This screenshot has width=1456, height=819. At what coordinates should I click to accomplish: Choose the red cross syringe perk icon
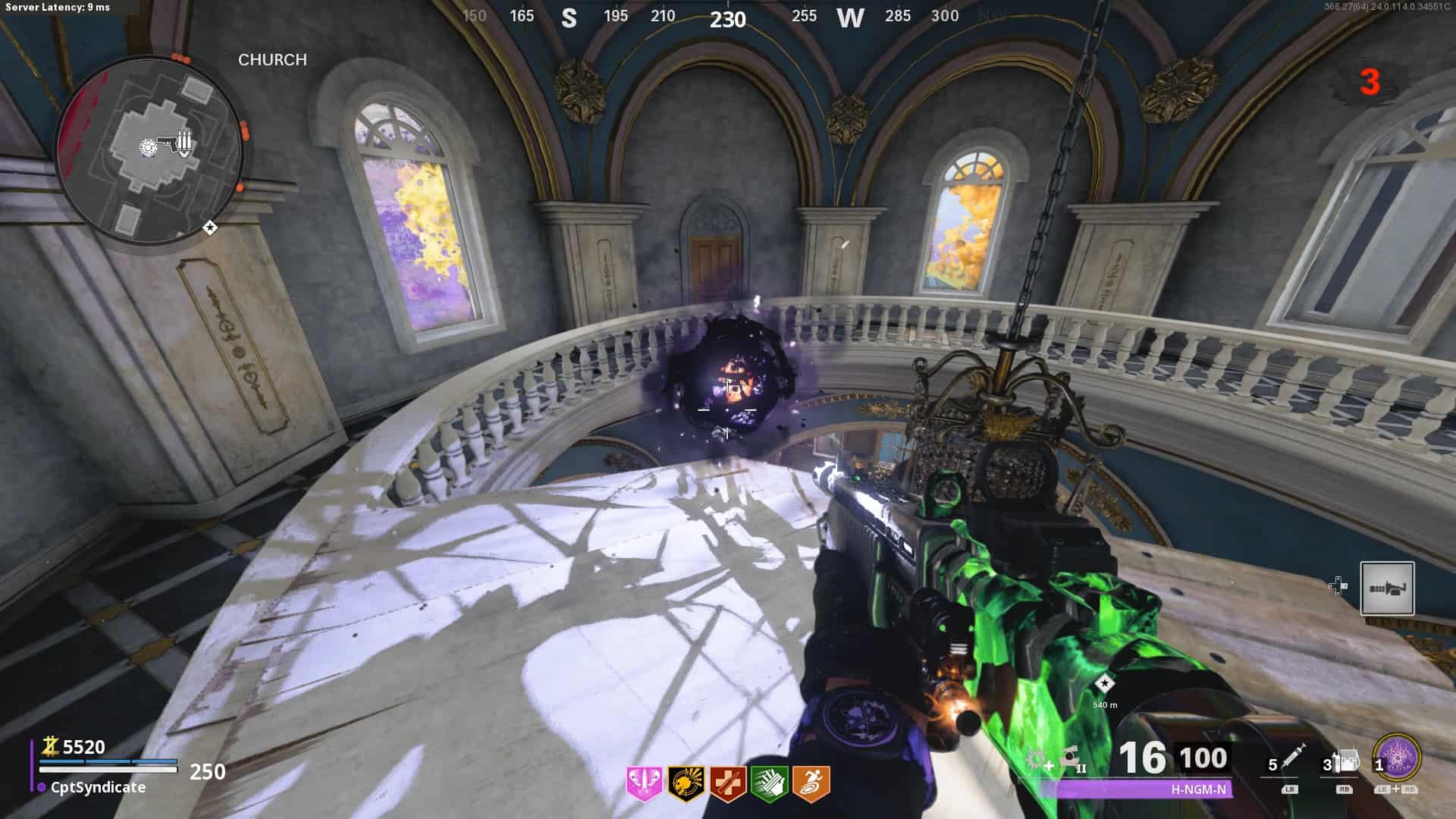726,783
